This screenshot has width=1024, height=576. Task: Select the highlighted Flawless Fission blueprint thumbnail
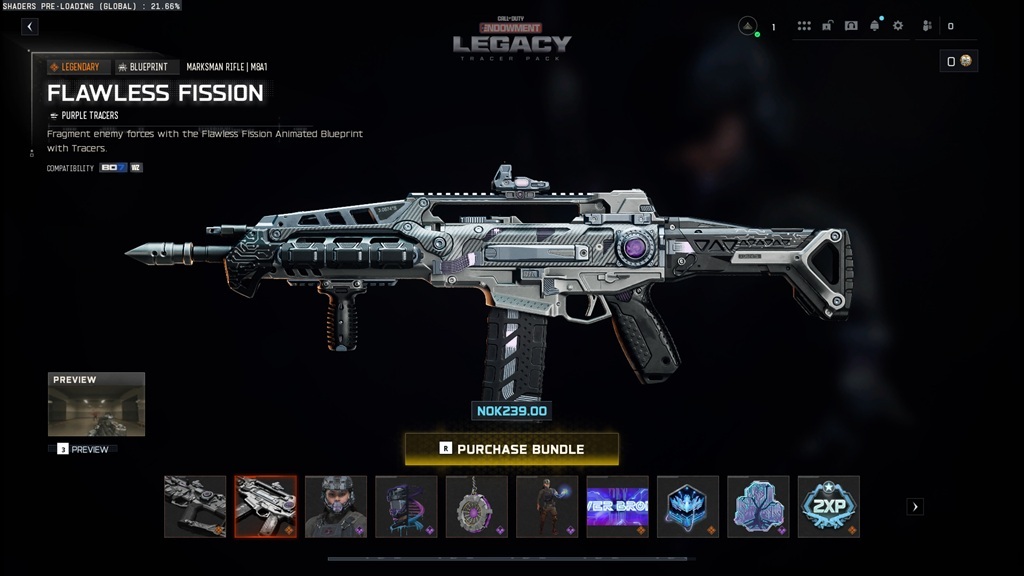265,506
